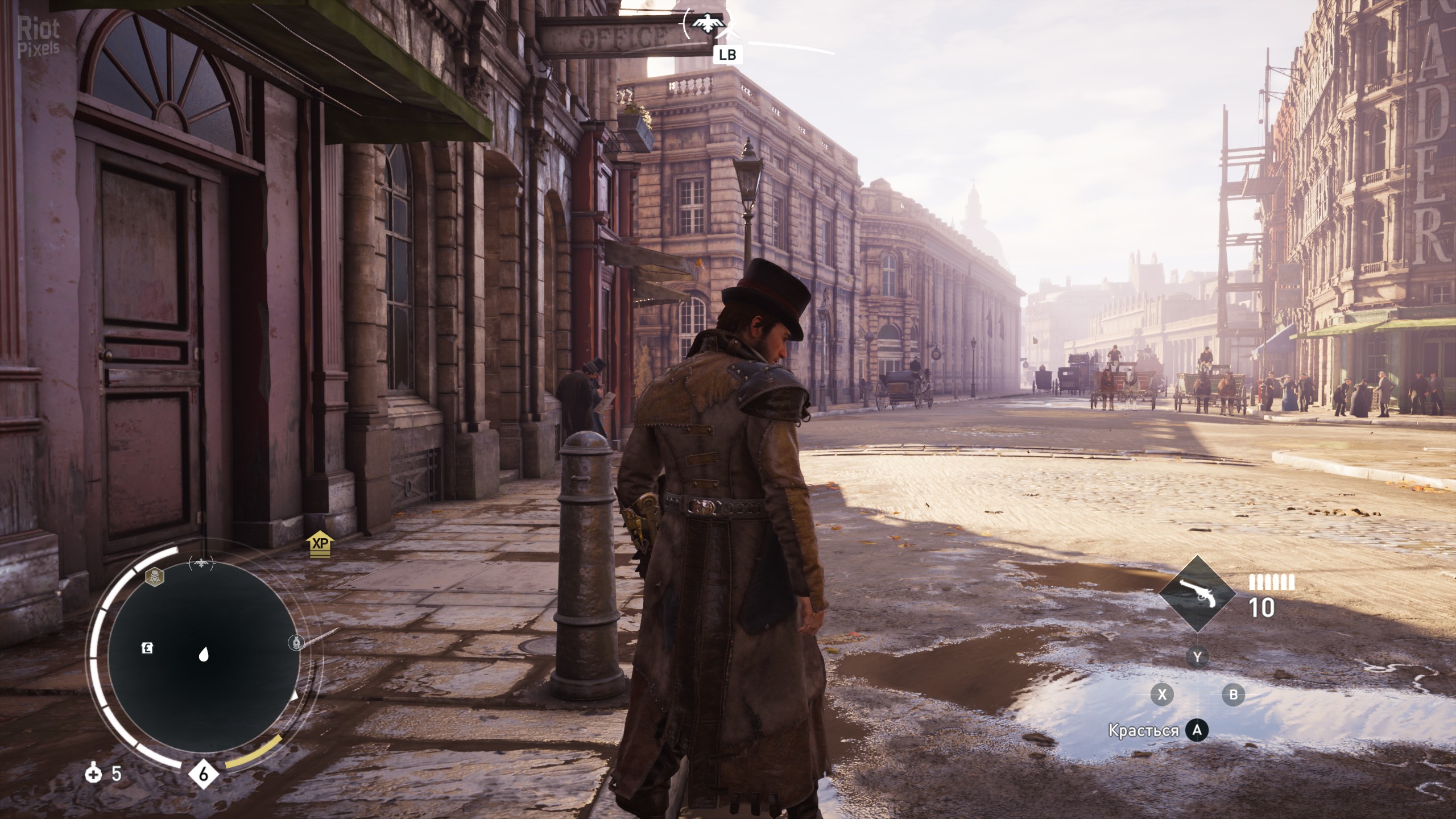1456x819 pixels.
Task: Click the medicine bottle icon
Action: 93,773
